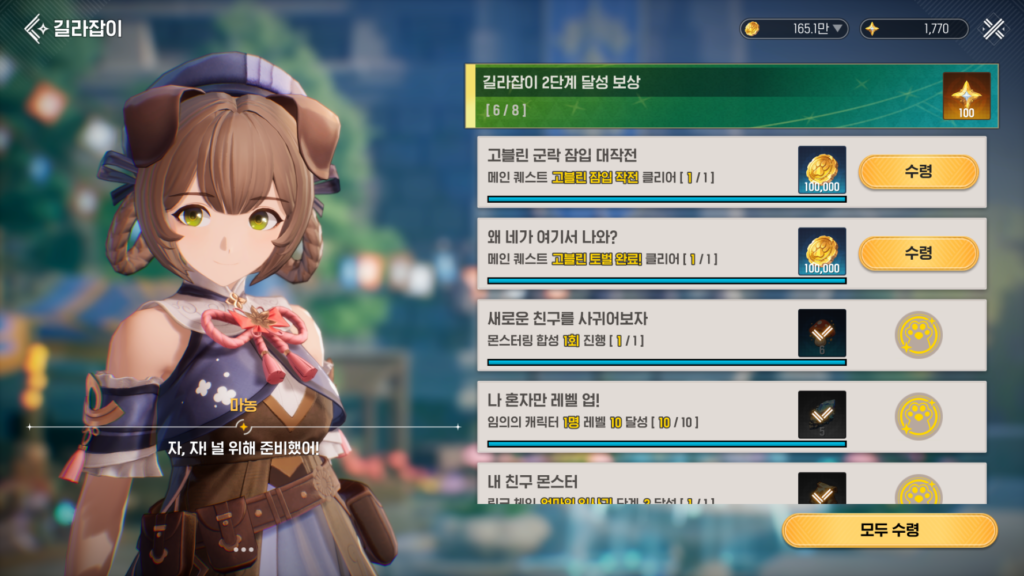This screenshot has height=576, width=1024.
Task: Claim reward for 왜 네가 여기서 나와?
Action: coord(918,253)
